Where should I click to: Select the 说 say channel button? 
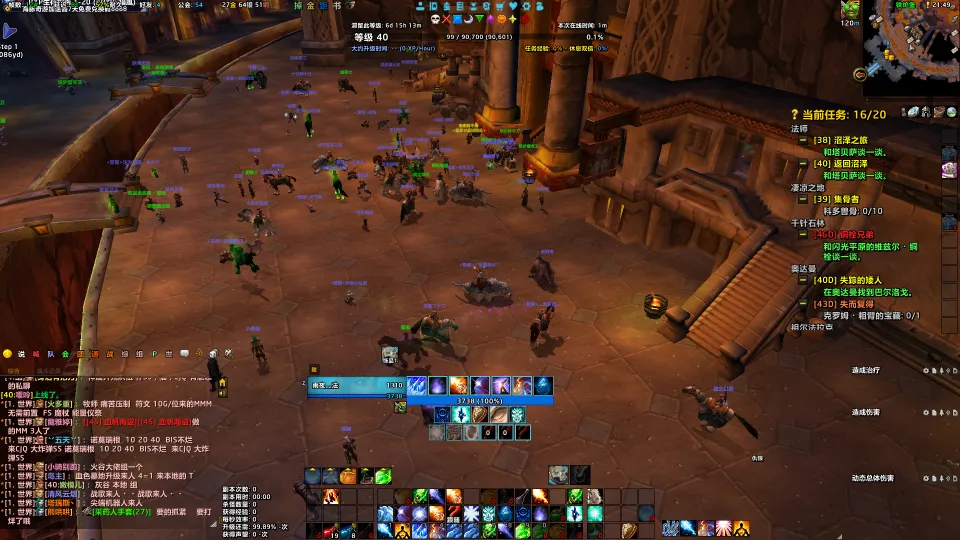pyautogui.click(x=20, y=354)
